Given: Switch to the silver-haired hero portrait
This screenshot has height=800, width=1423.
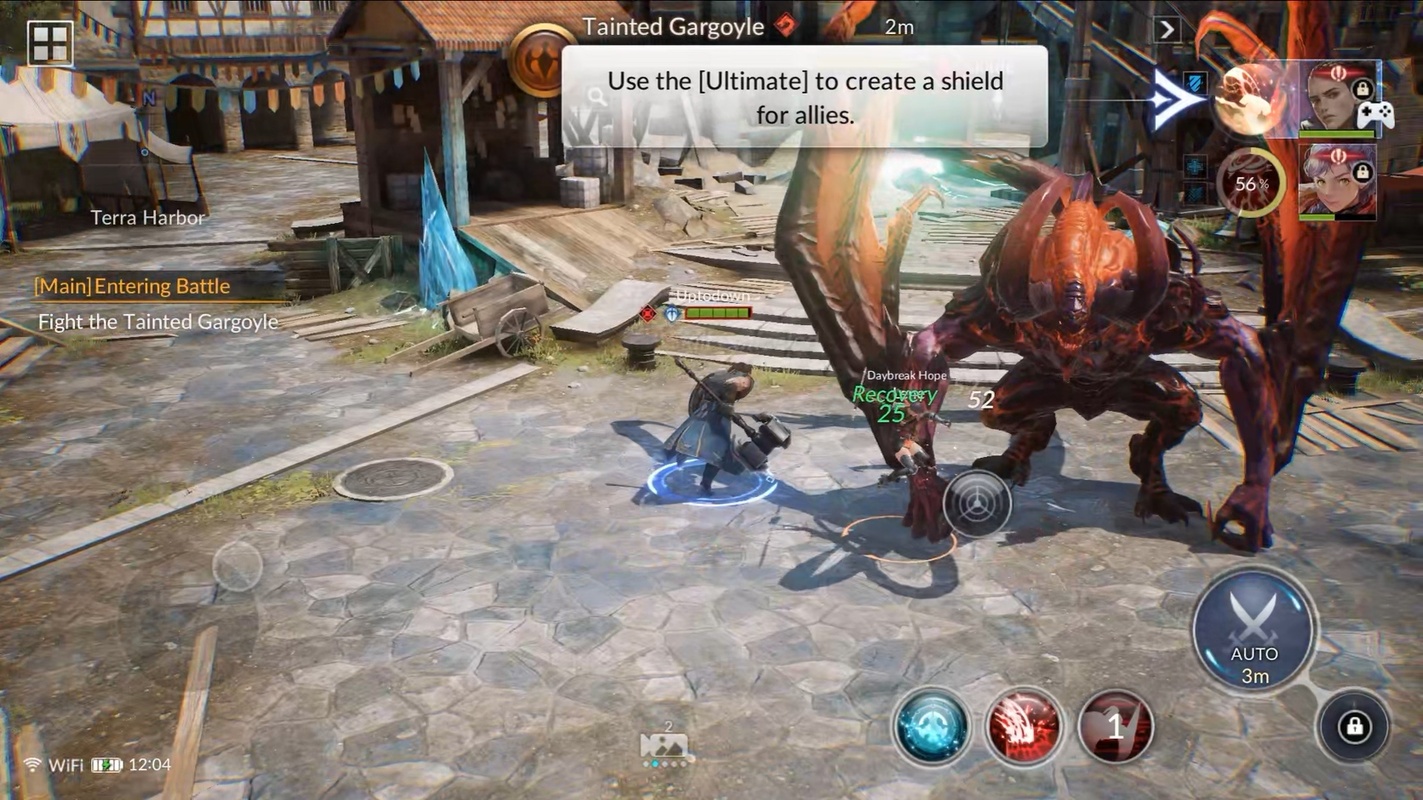Looking at the screenshot, I should (x=1337, y=181).
